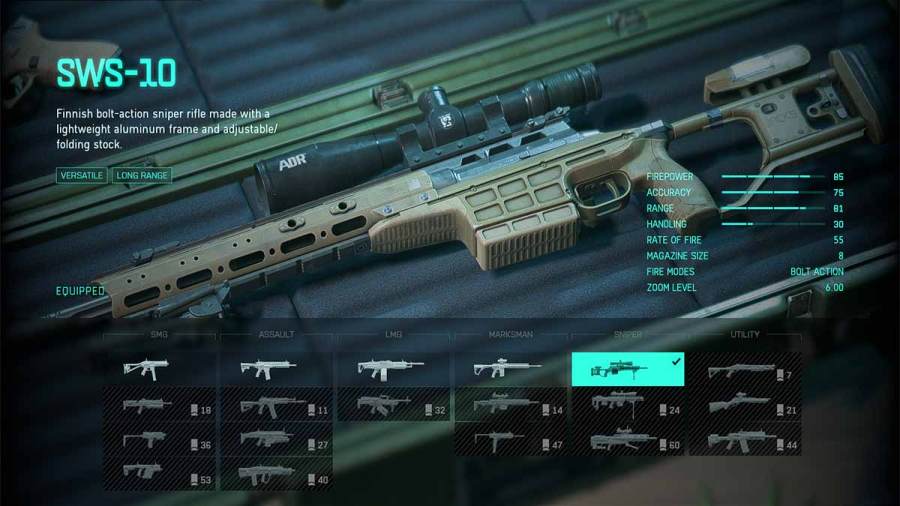Select the unlocked SMG weapon slot
Viewport: 900px width, 506px height.
point(160,369)
